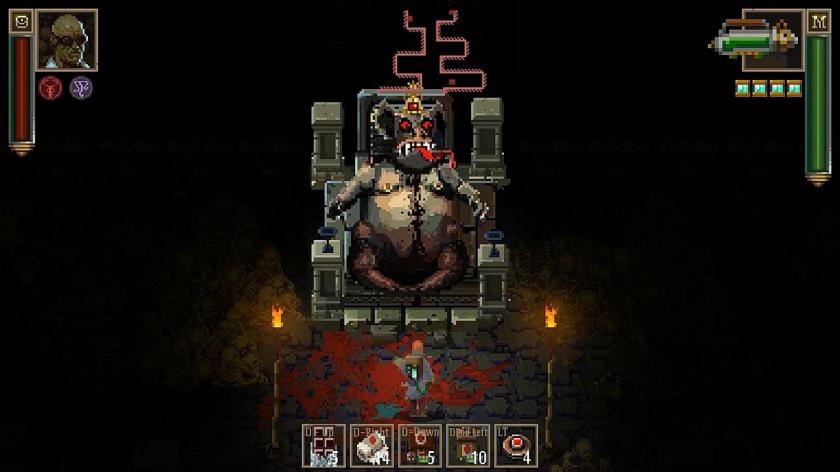Use the bandage roll in the D-Right slot

[372, 446]
